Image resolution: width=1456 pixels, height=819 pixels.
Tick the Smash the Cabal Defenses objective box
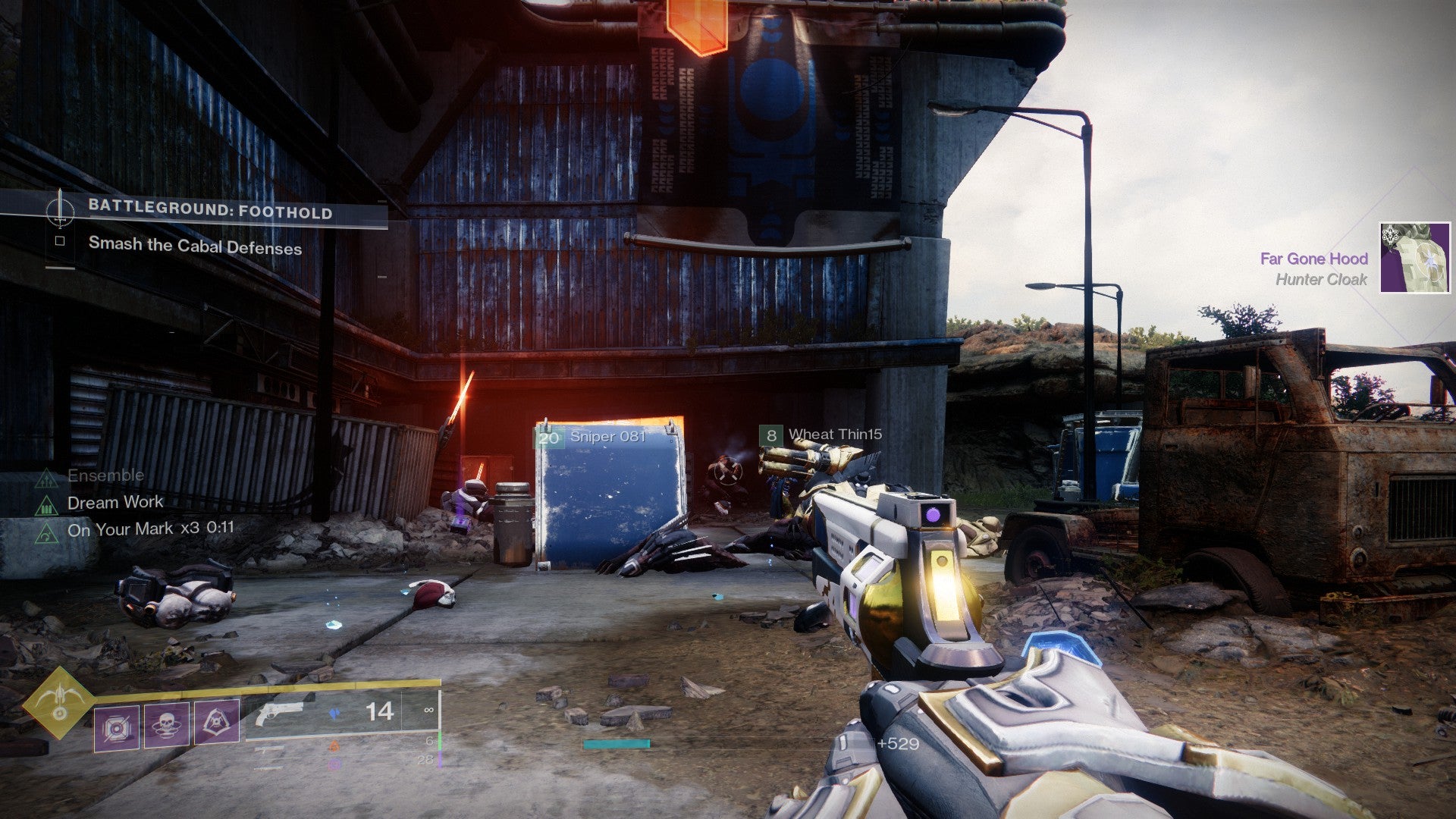pyautogui.click(x=60, y=241)
